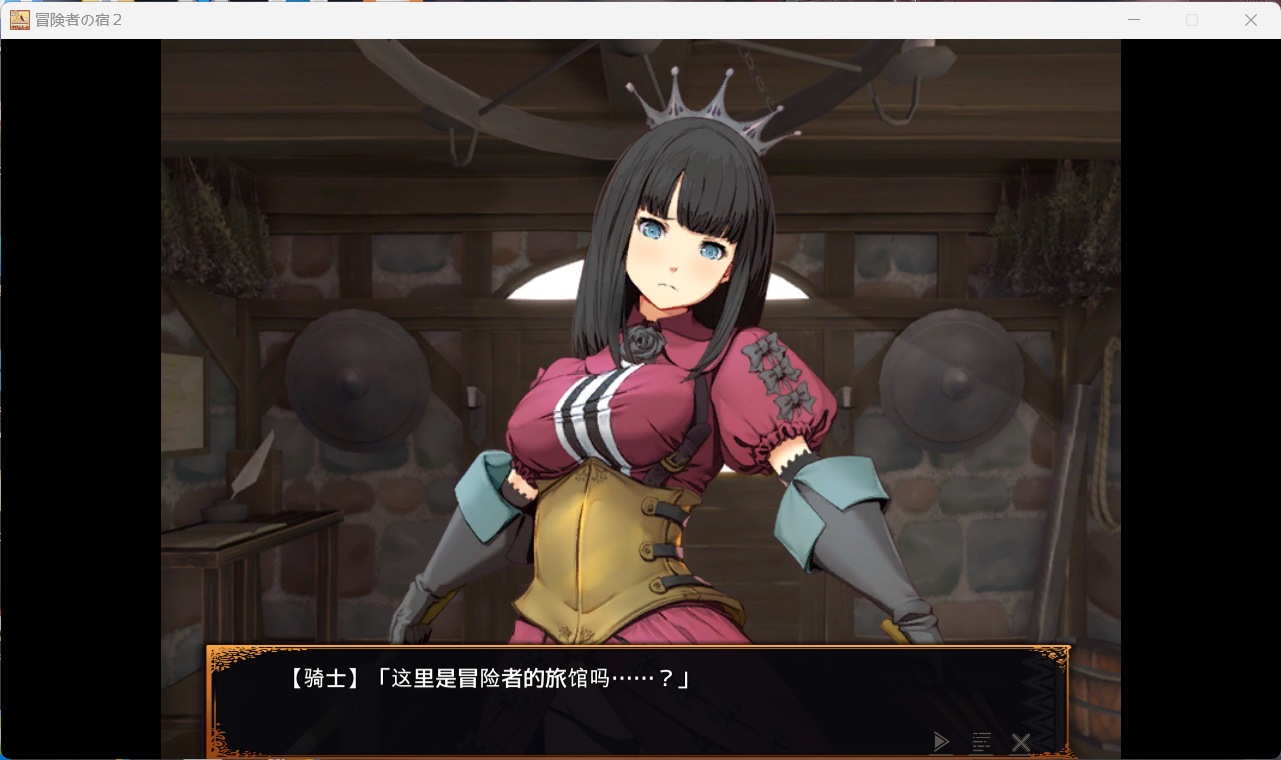
Task: Minimize the game window
Action: (x=1134, y=20)
